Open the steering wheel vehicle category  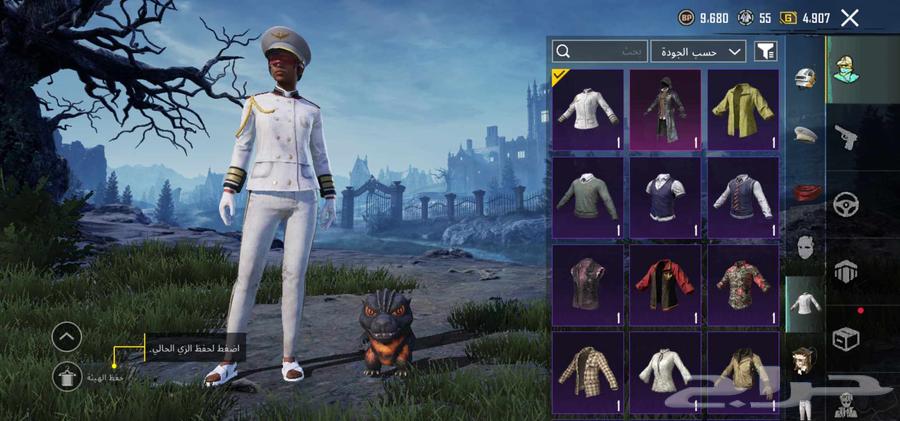coord(846,205)
